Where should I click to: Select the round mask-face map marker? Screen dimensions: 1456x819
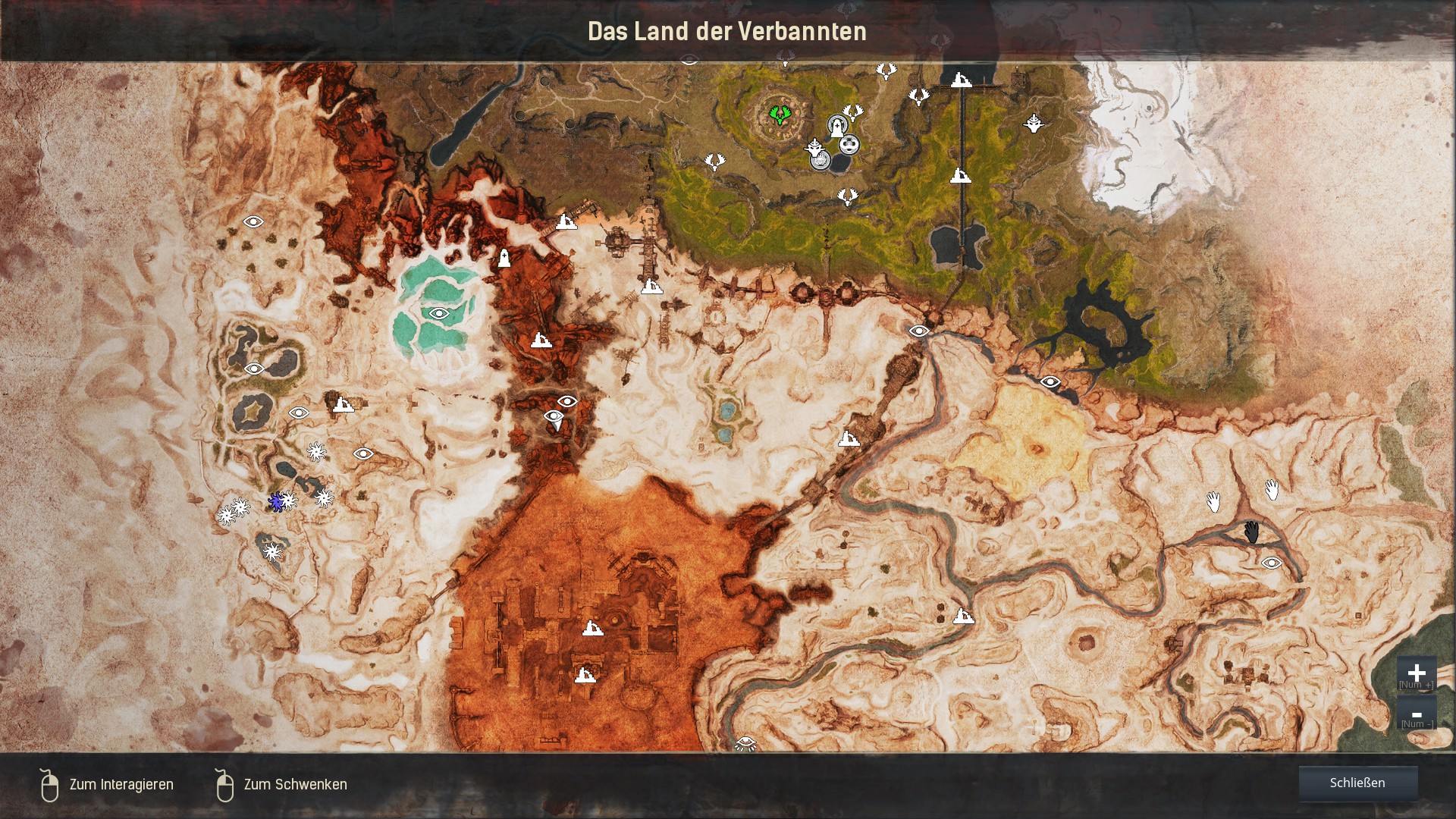[849, 144]
